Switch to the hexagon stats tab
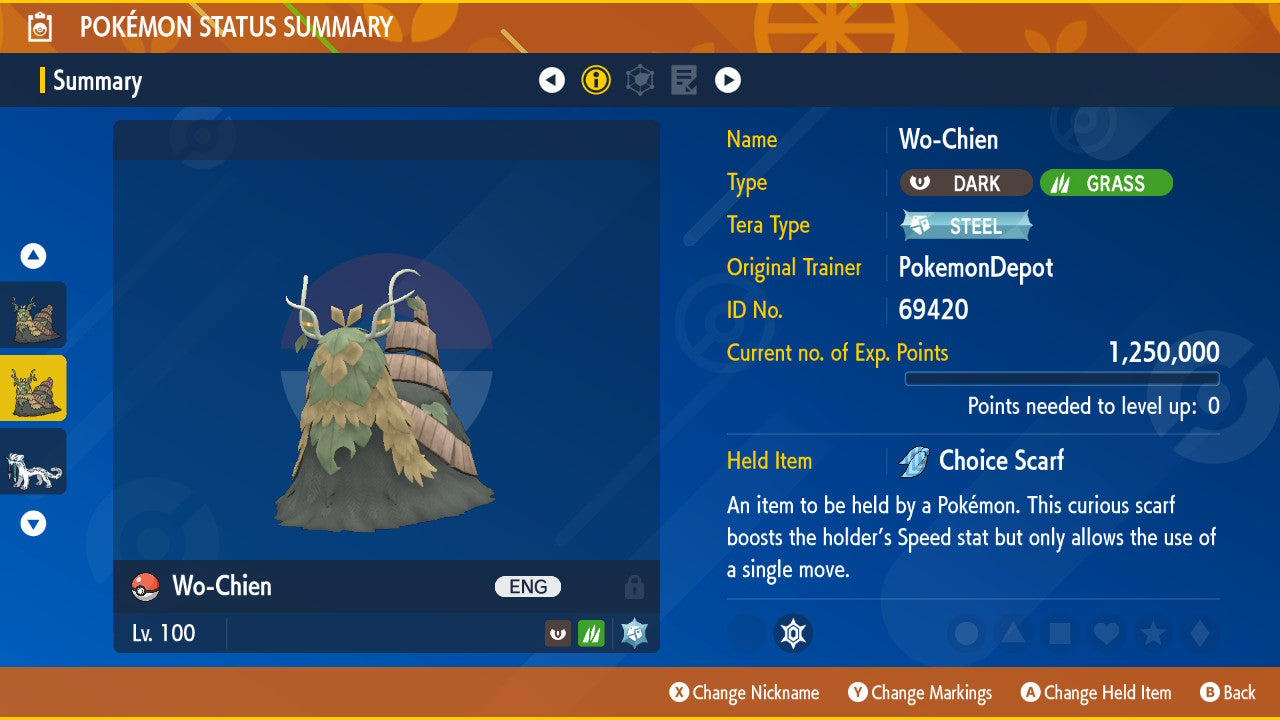Viewport: 1280px width, 720px height. (x=640, y=80)
